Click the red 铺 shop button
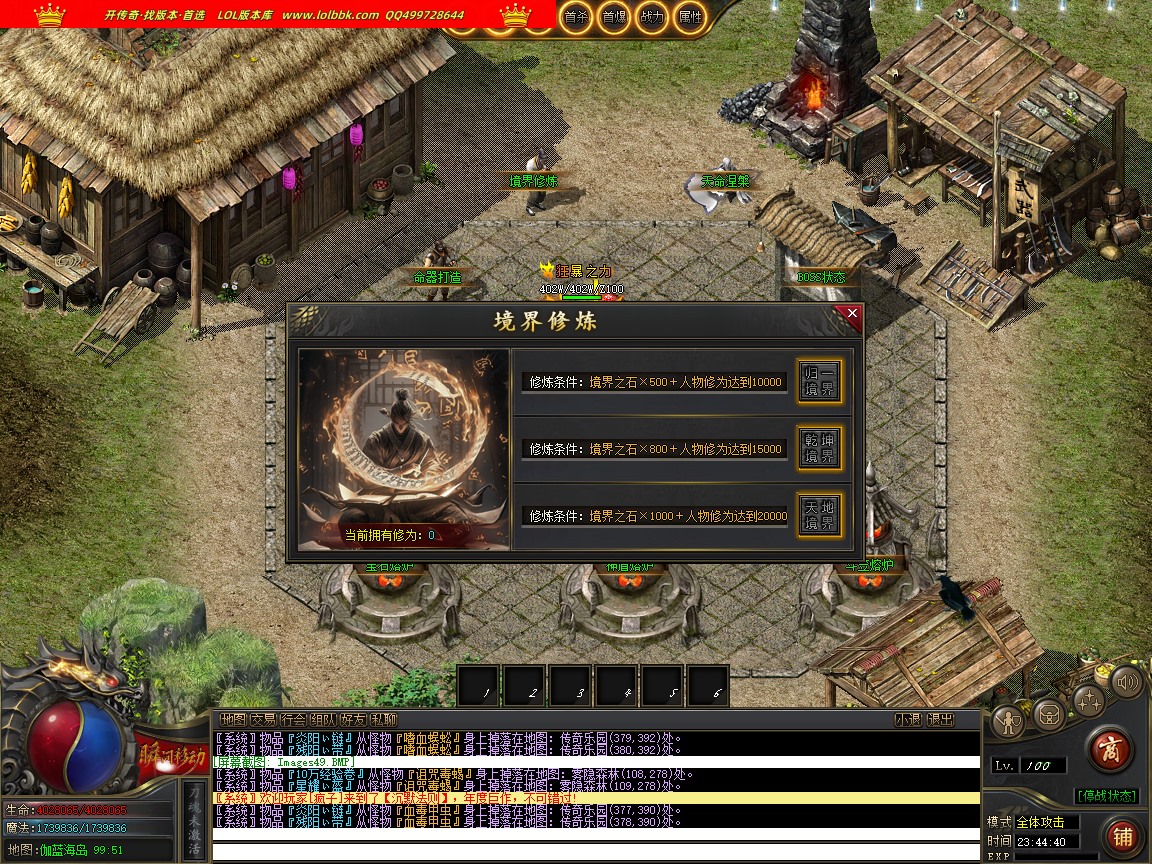This screenshot has width=1152, height=864. tap(1122, 837)
